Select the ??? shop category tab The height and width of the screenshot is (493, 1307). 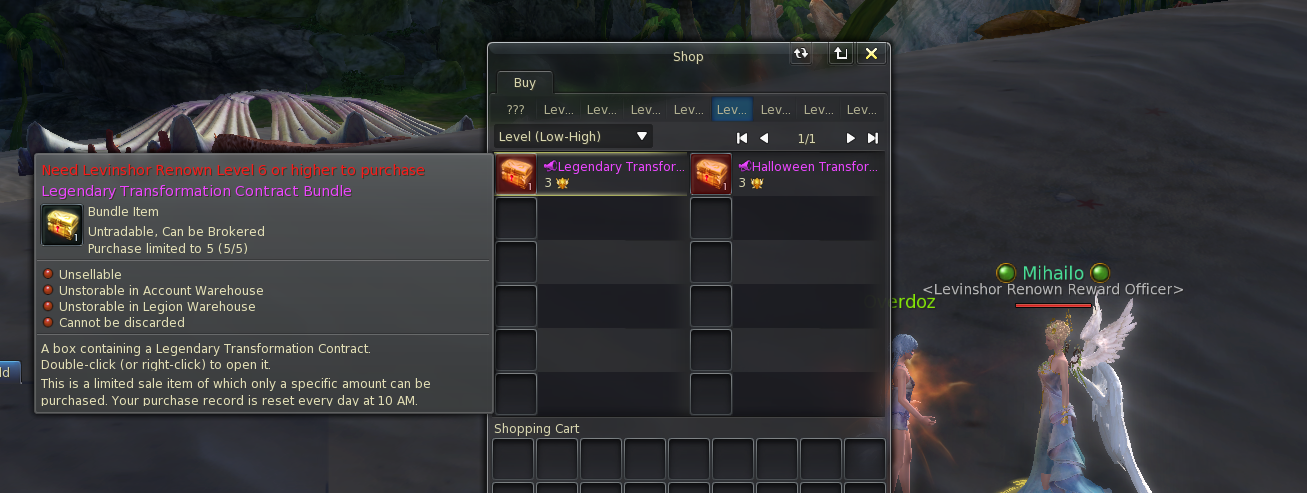coord(516,110)
